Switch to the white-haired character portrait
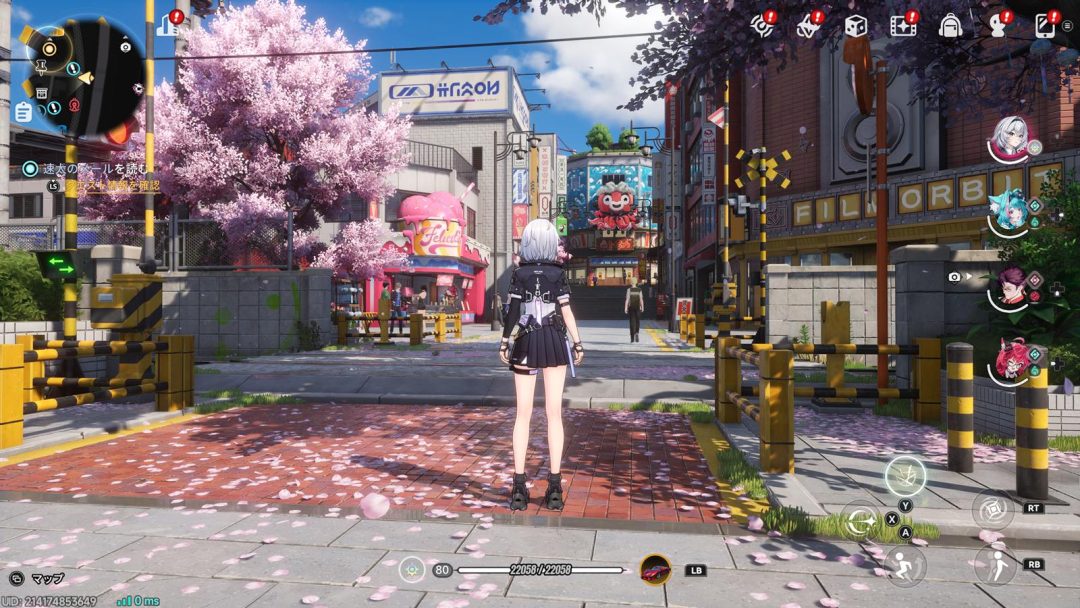Image resolution: width=1080 pixels, height=608 pixels. [1010, 138]
